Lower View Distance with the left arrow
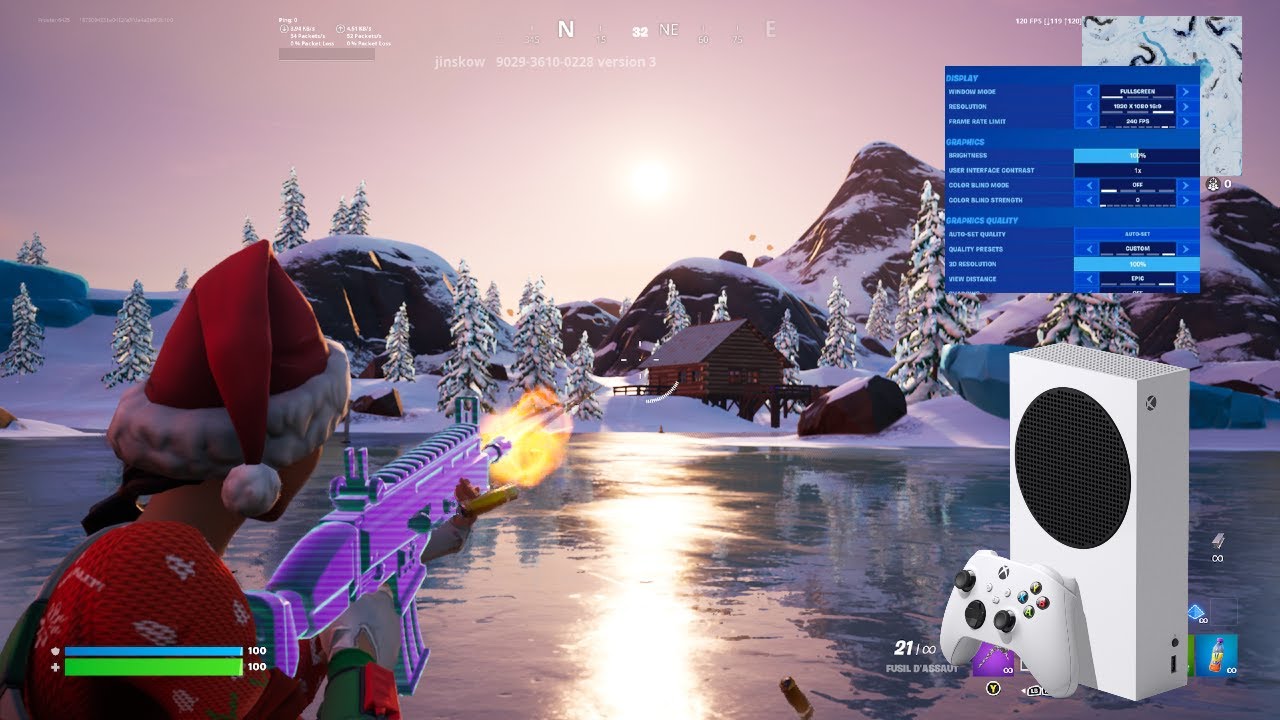 point(1087,279)
